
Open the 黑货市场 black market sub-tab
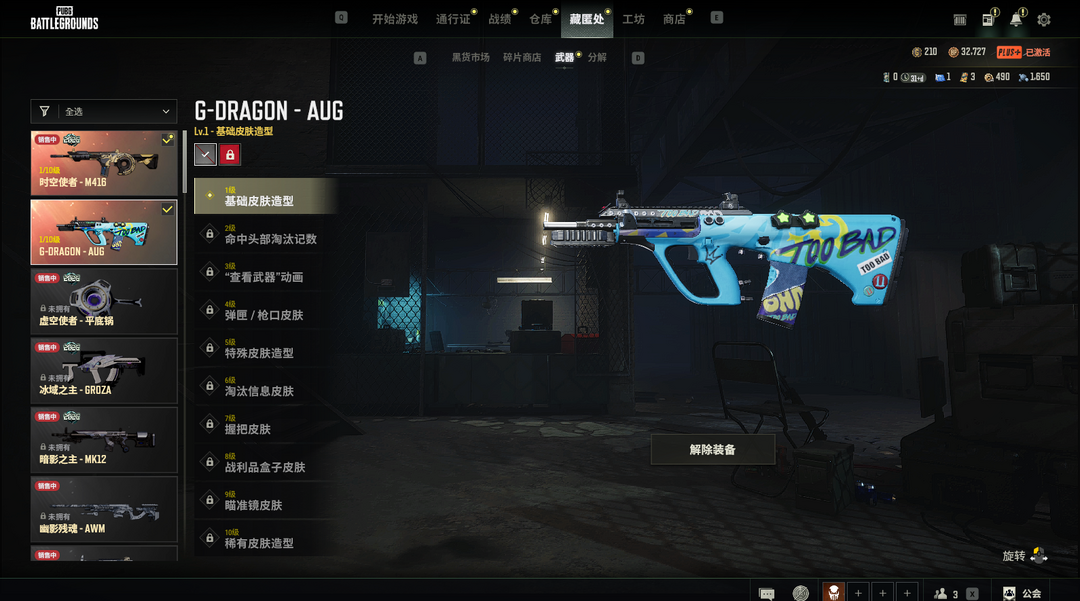pos(470,58)
